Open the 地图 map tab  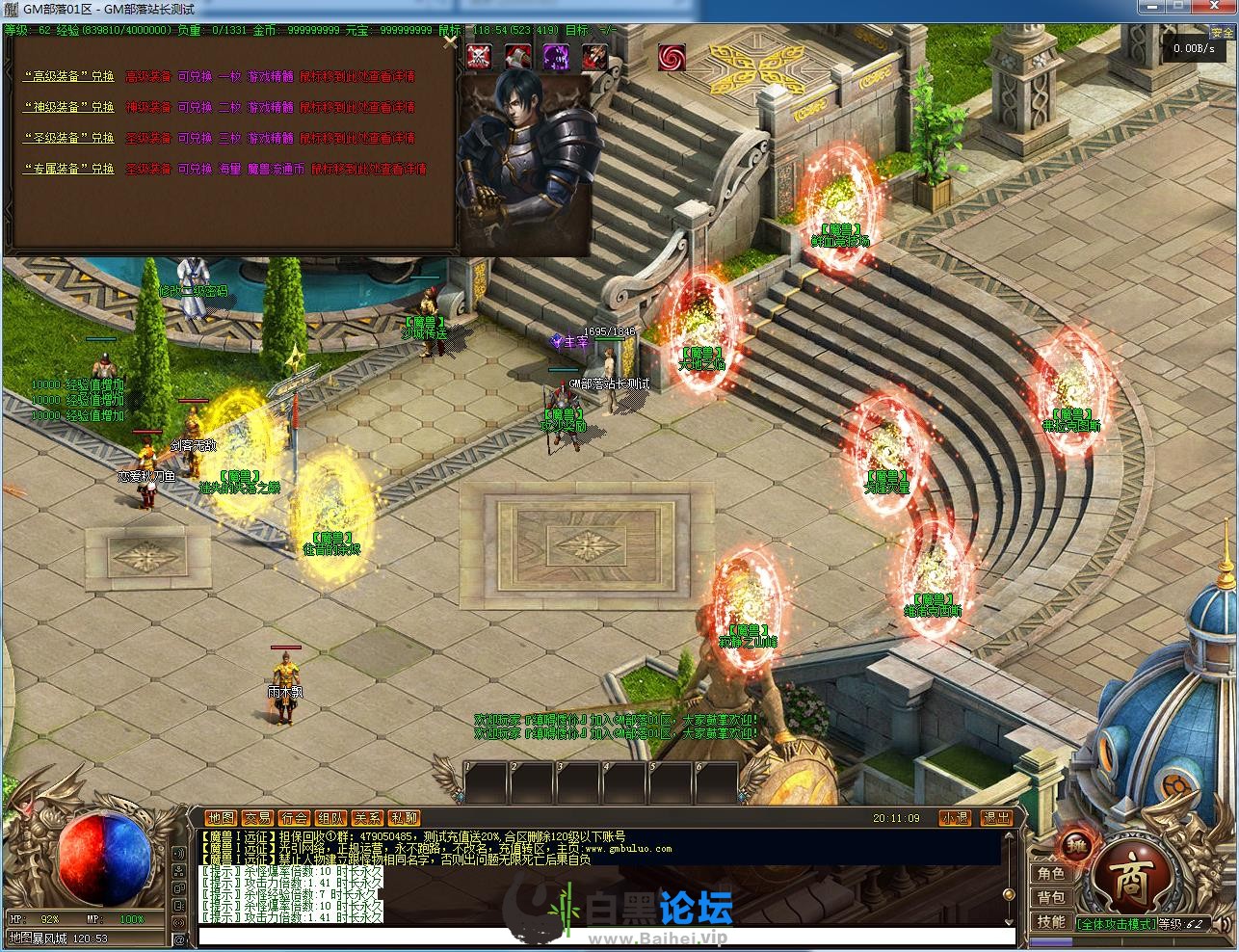pos(221,818)
